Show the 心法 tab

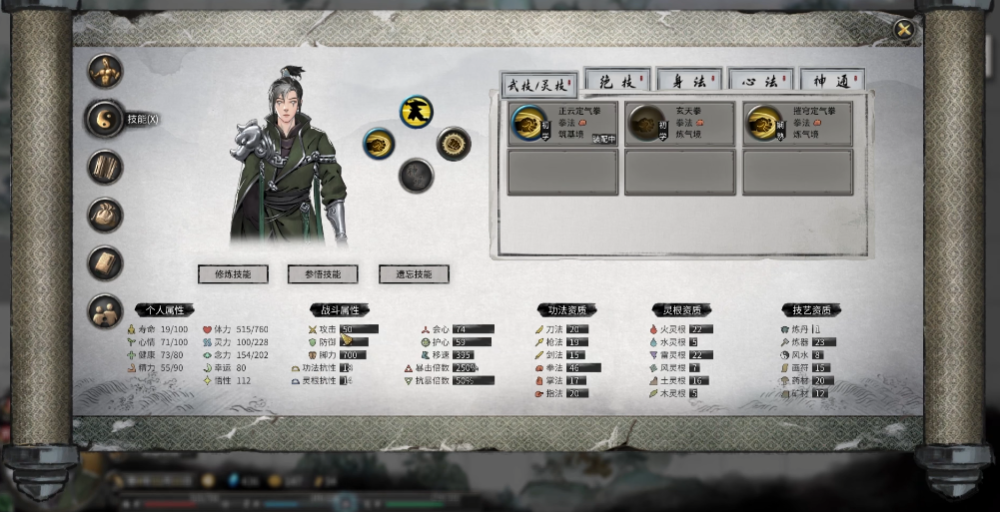[760, 81]
